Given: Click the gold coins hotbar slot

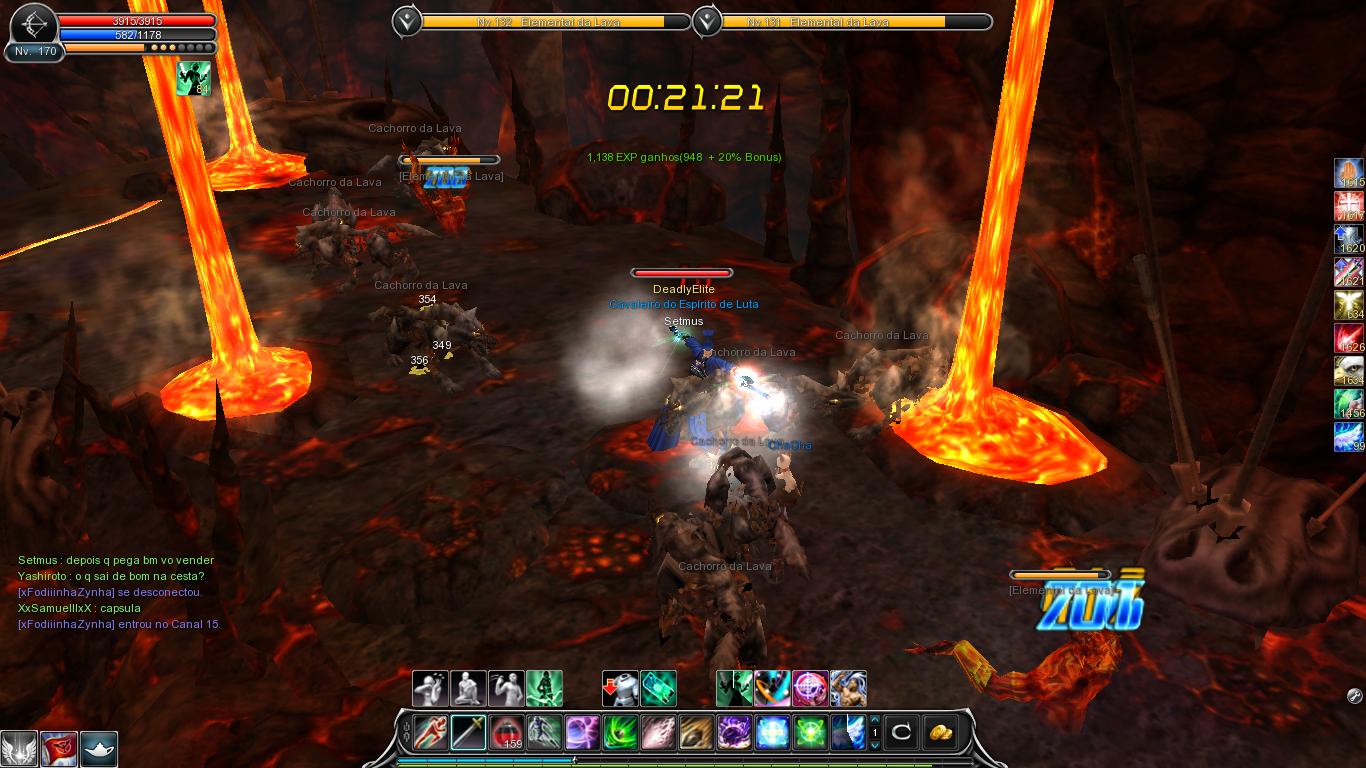Looking at the screenshot, I should 939,732.
